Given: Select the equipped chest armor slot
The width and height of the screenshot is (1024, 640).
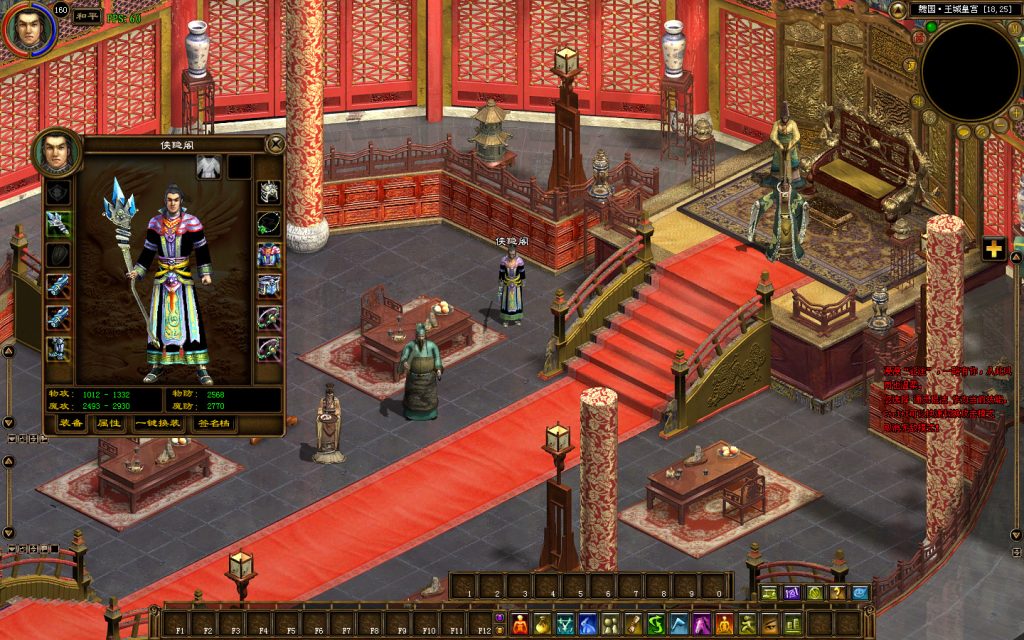Looking at the screenshot, I should [x=269, y=254].
